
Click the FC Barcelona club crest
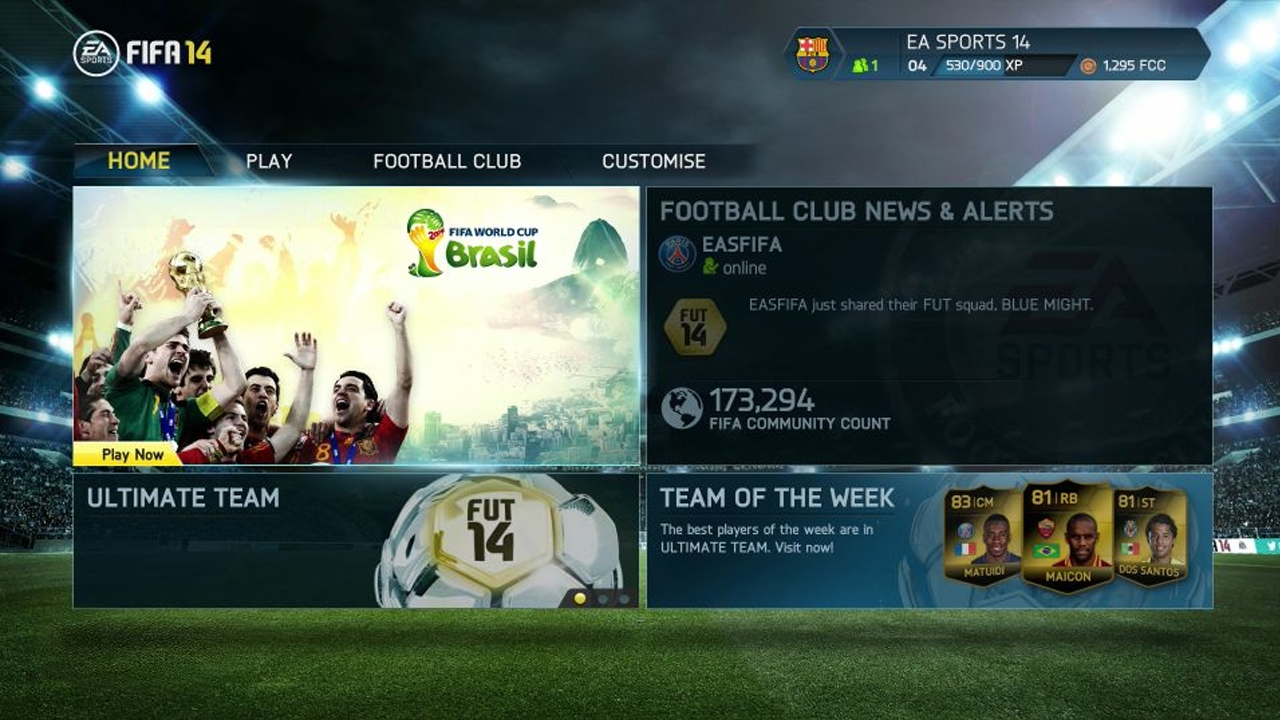point(814,52)
